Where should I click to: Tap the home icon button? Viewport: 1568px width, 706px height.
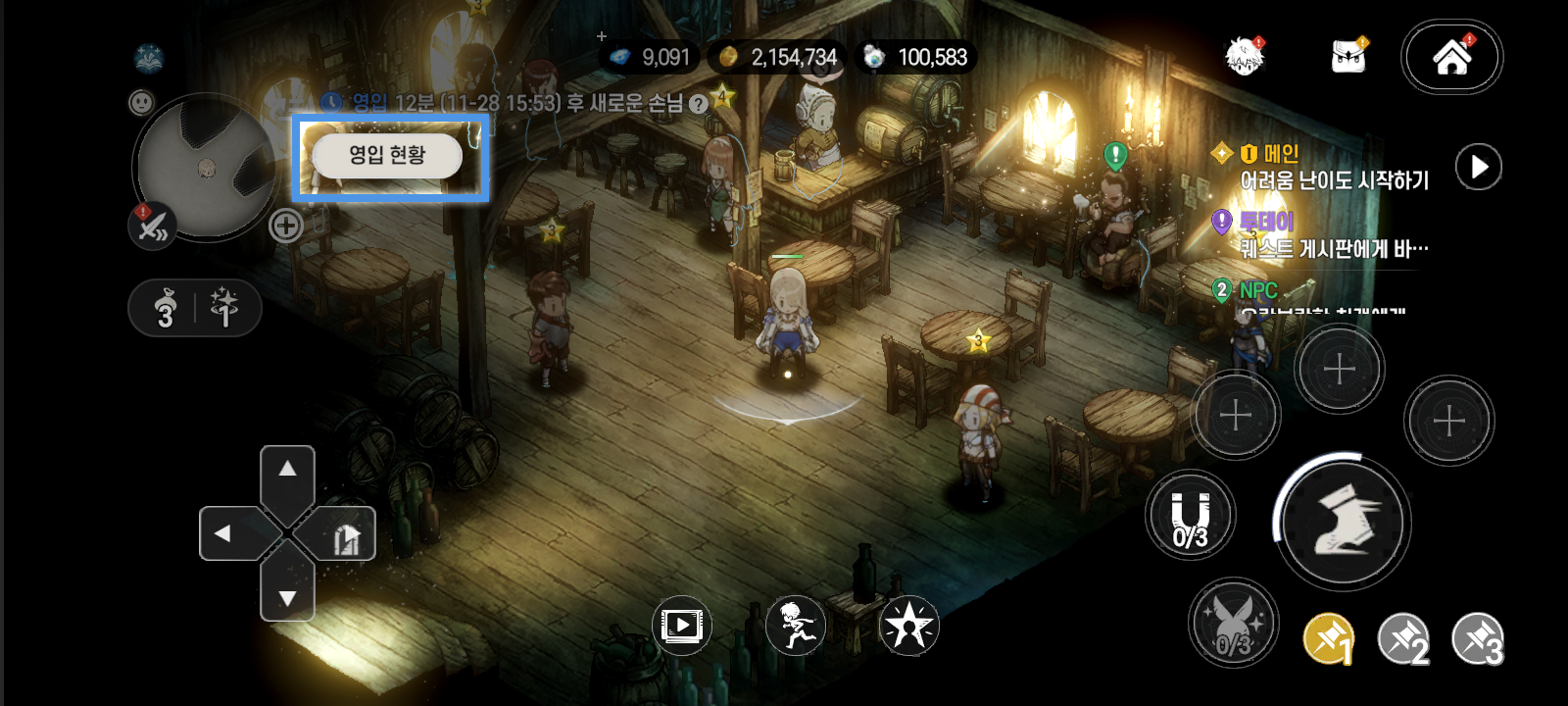1451,57
